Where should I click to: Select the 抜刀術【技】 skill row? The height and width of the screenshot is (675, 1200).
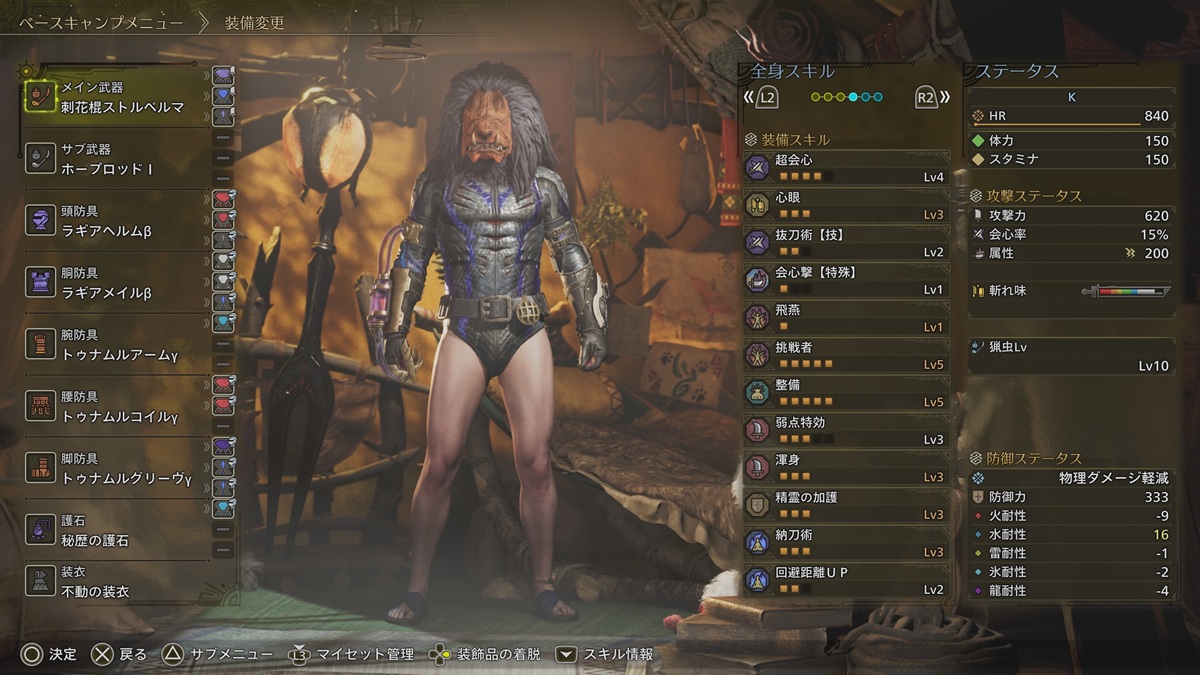[845, 242]
